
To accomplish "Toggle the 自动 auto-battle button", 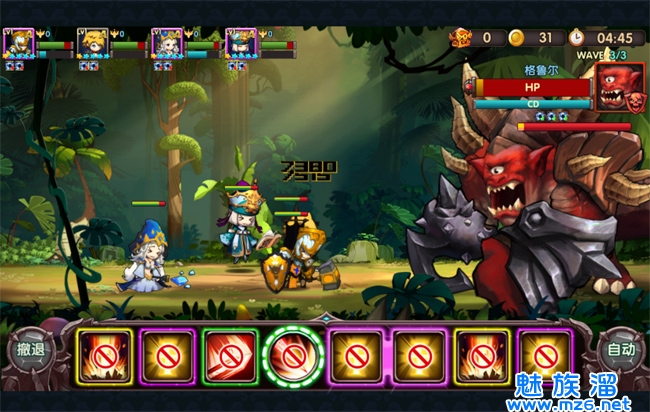I will 621,351.
